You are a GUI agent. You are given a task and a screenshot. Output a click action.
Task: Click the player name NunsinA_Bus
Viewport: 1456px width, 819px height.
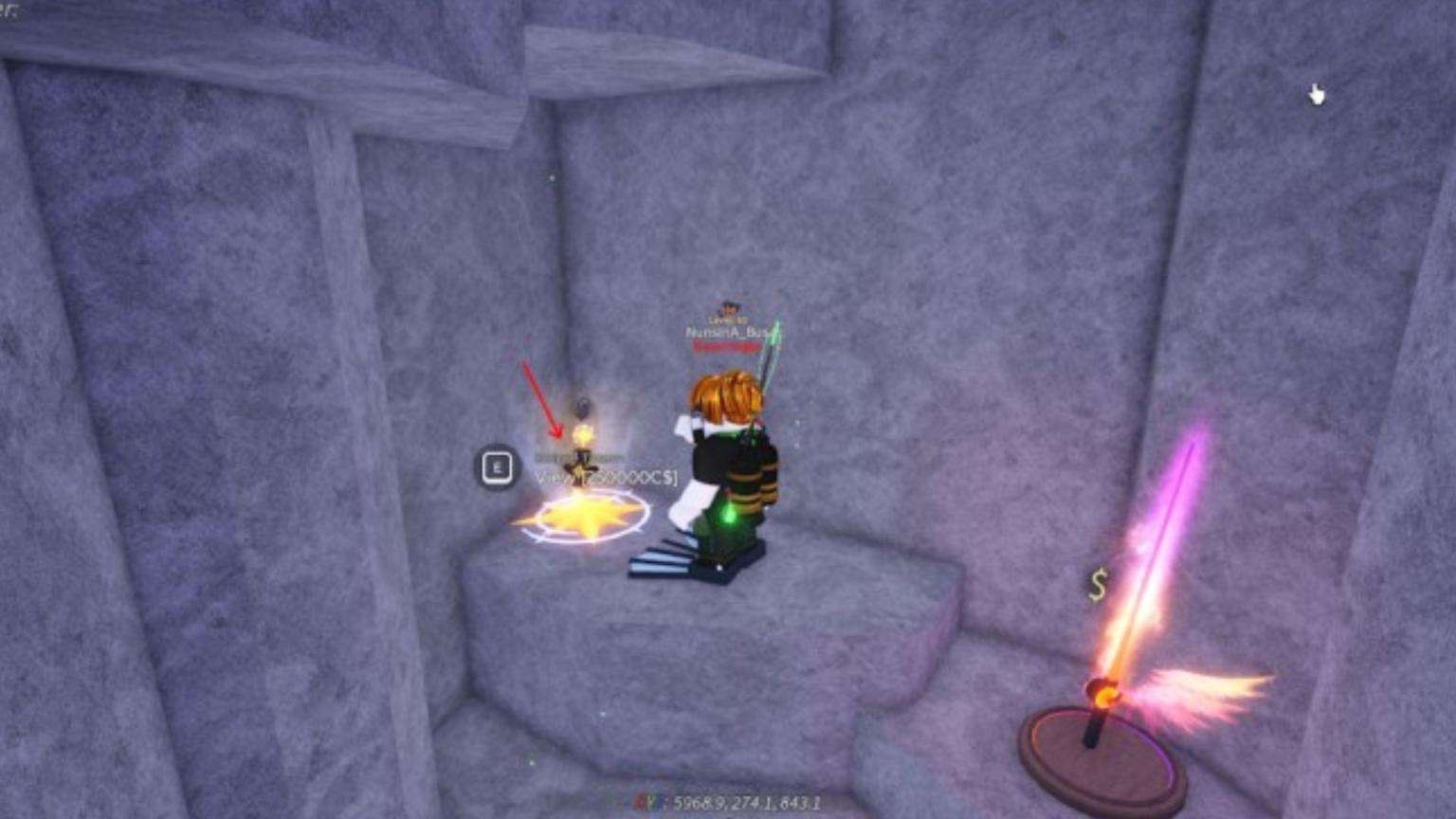tap(726, 331)
